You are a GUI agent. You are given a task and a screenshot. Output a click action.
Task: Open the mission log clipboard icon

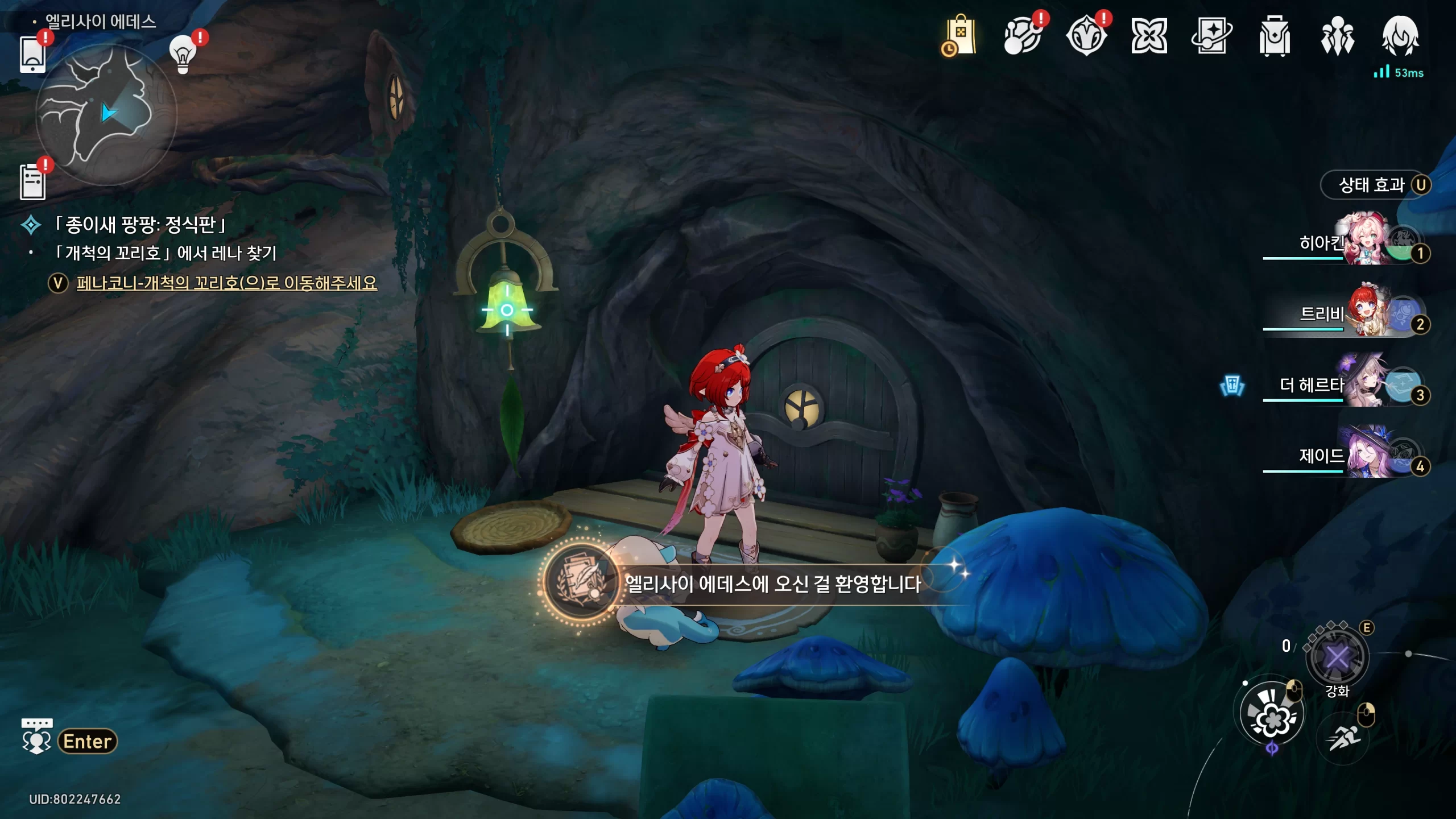32,181
